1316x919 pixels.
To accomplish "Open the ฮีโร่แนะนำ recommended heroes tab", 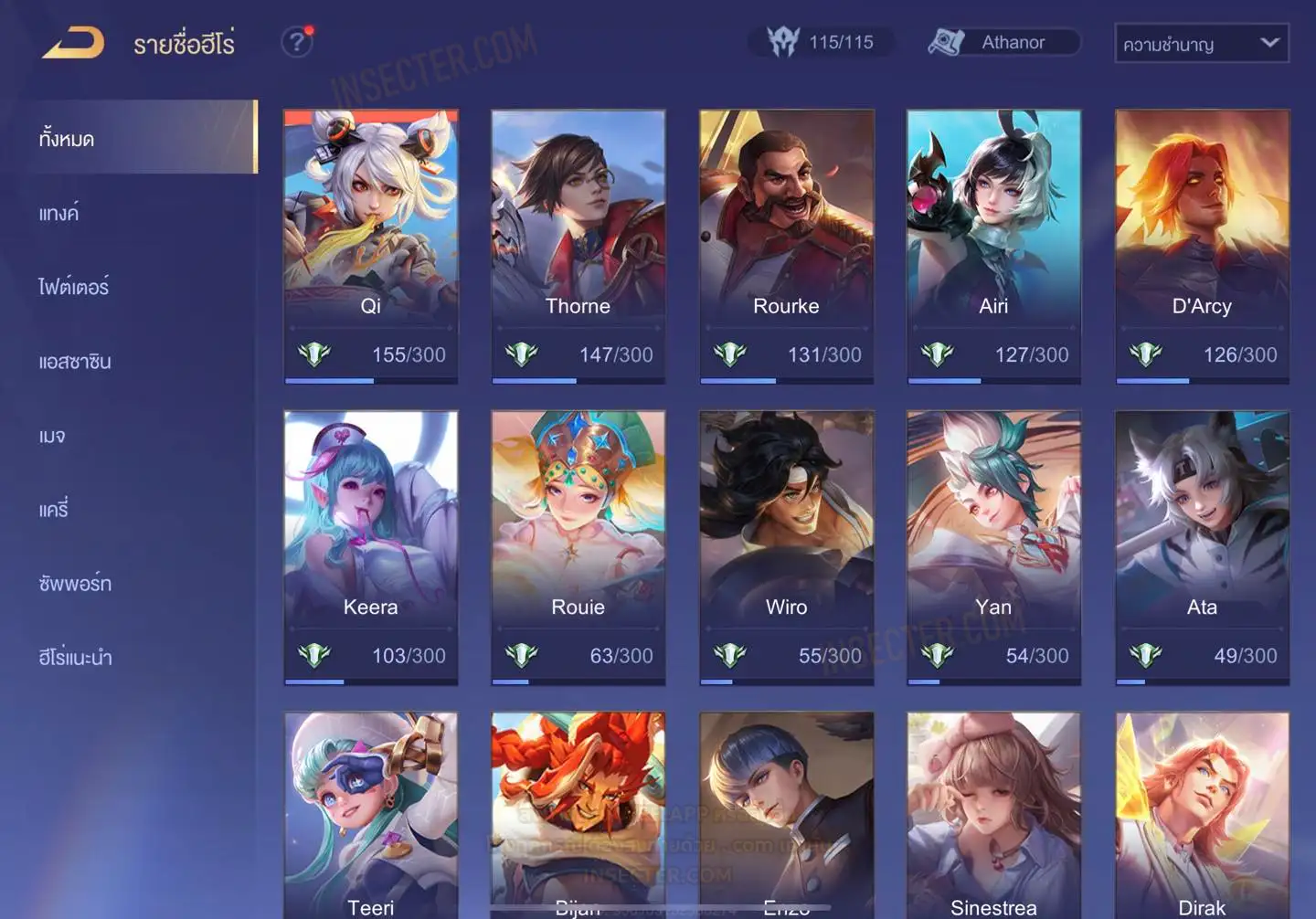I will click(x=76, y=657).
